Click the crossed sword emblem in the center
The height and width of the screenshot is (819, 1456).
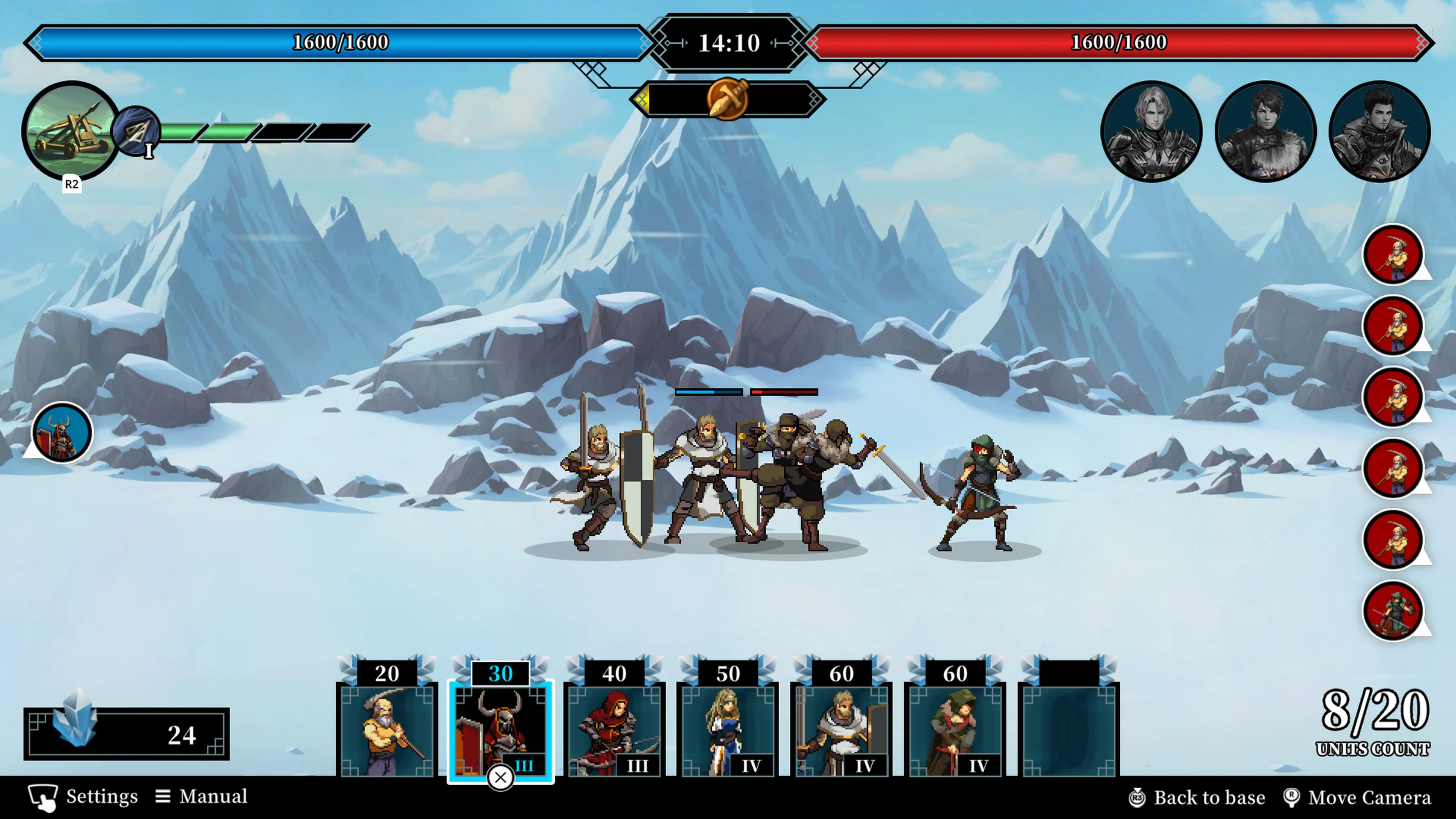point(728,99)
